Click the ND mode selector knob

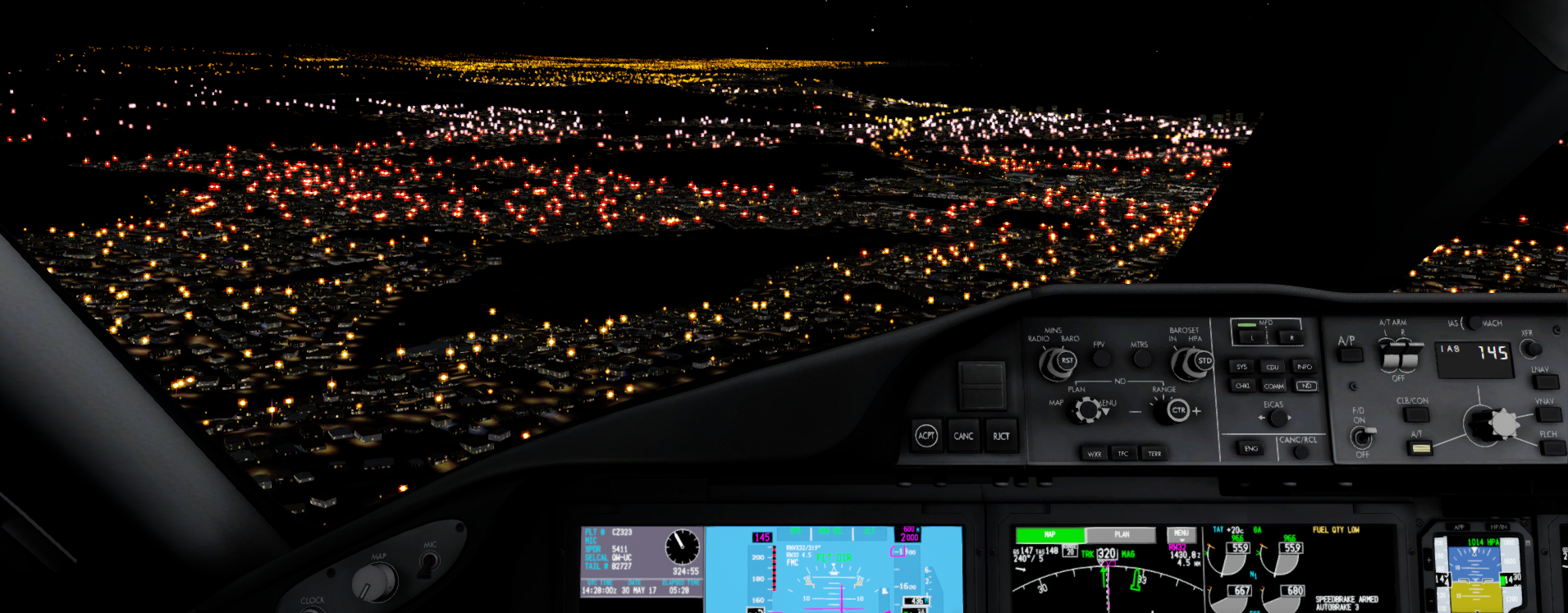pos(1086,409)
